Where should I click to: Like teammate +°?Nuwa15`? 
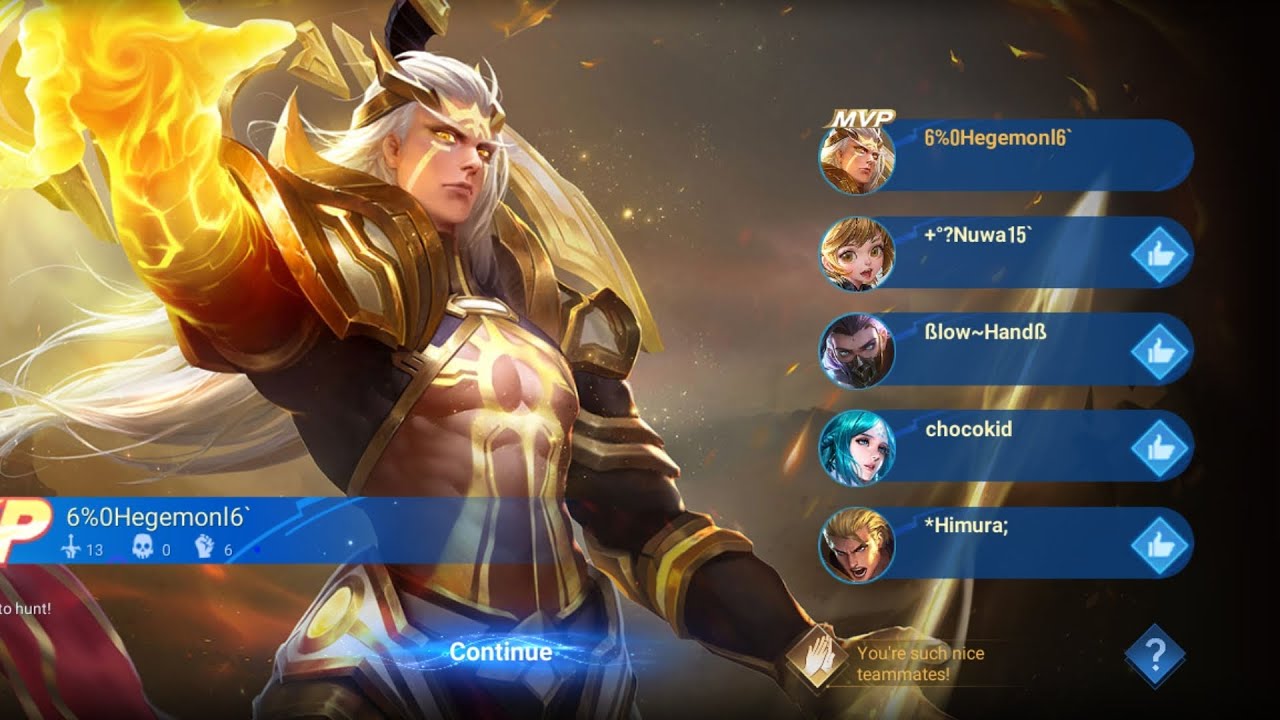pyautogui.click(x=1159, y=256)
